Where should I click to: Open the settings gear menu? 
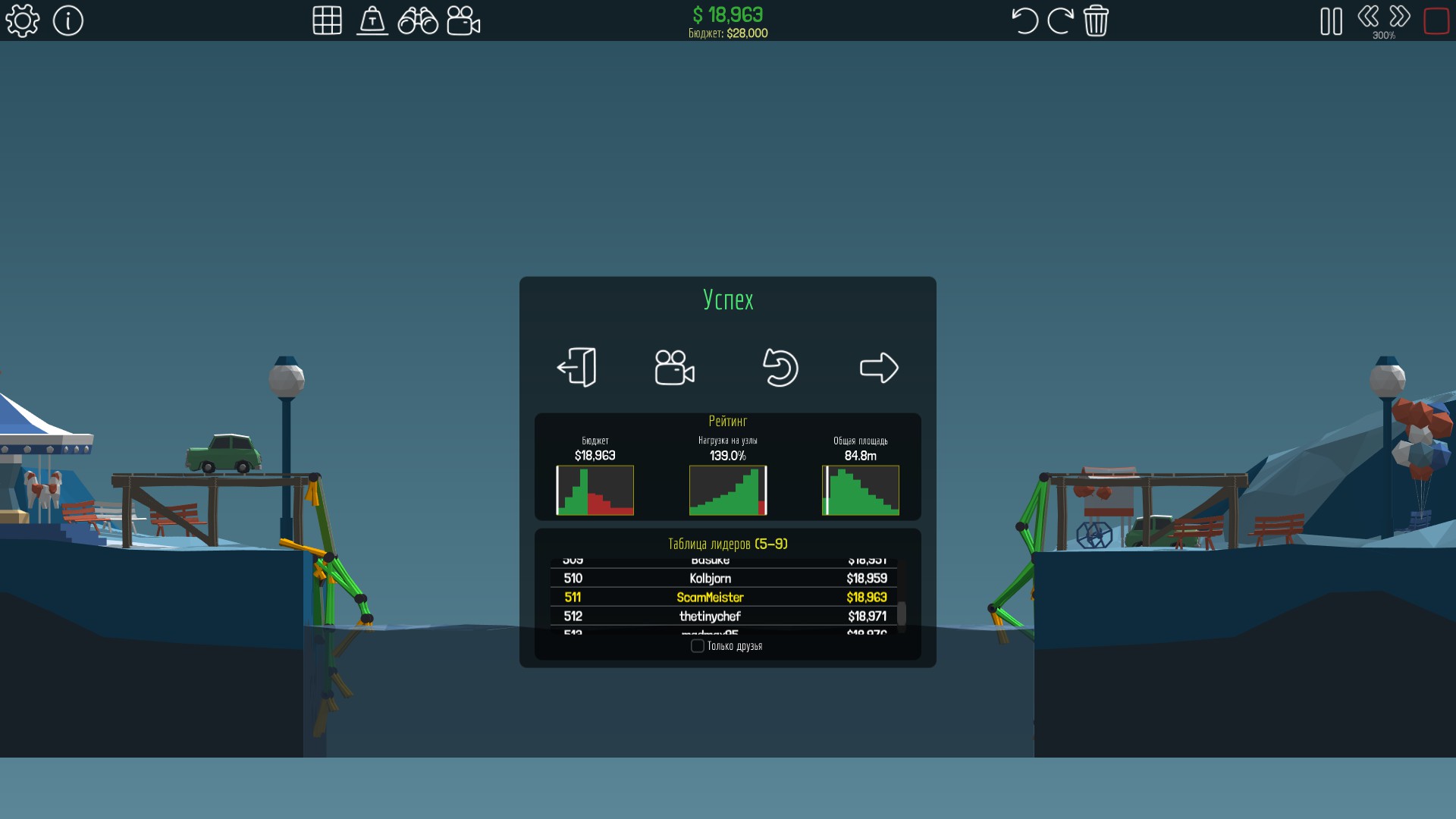(23, 20)
